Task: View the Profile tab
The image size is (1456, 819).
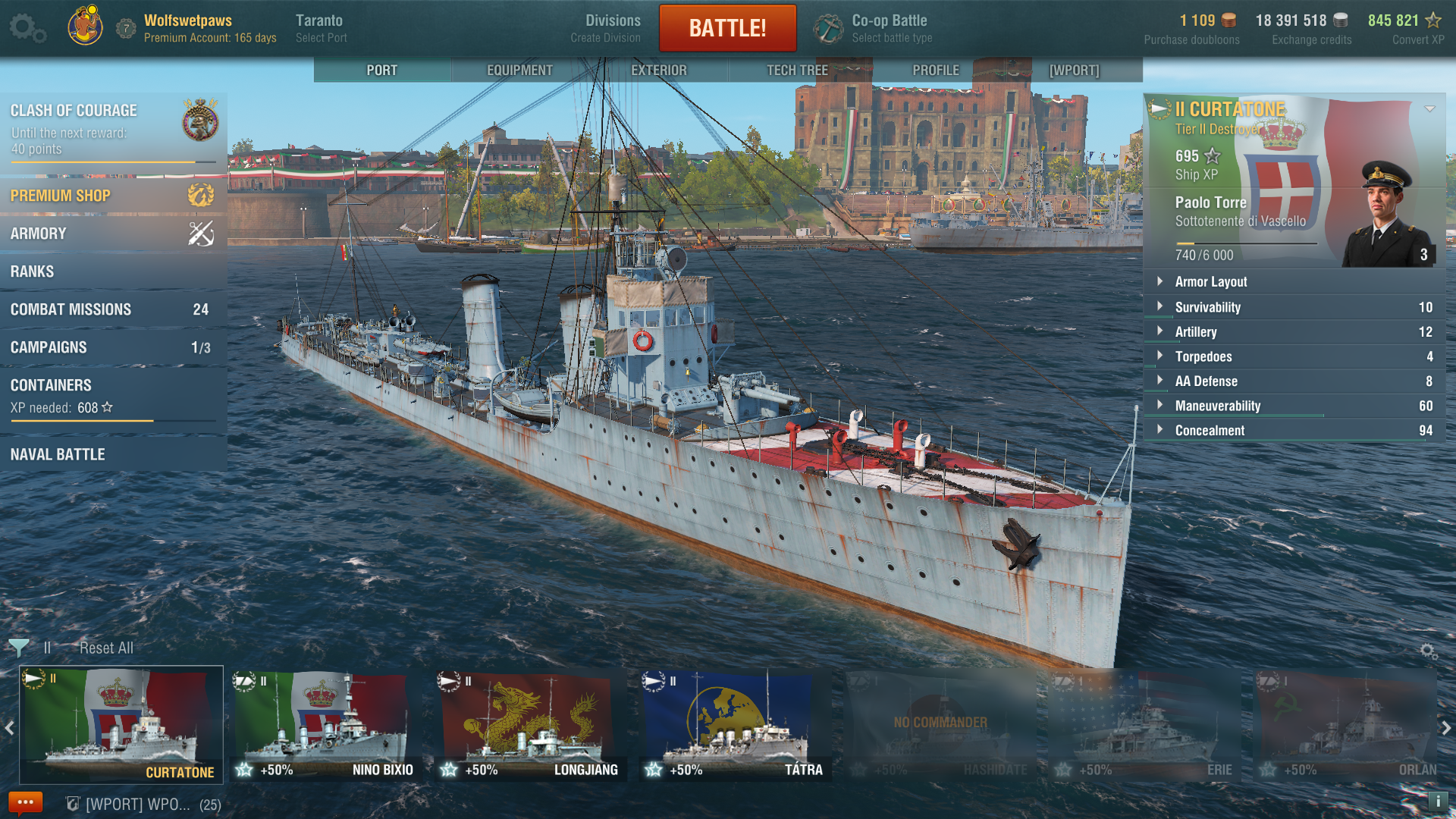Action: 936,70
